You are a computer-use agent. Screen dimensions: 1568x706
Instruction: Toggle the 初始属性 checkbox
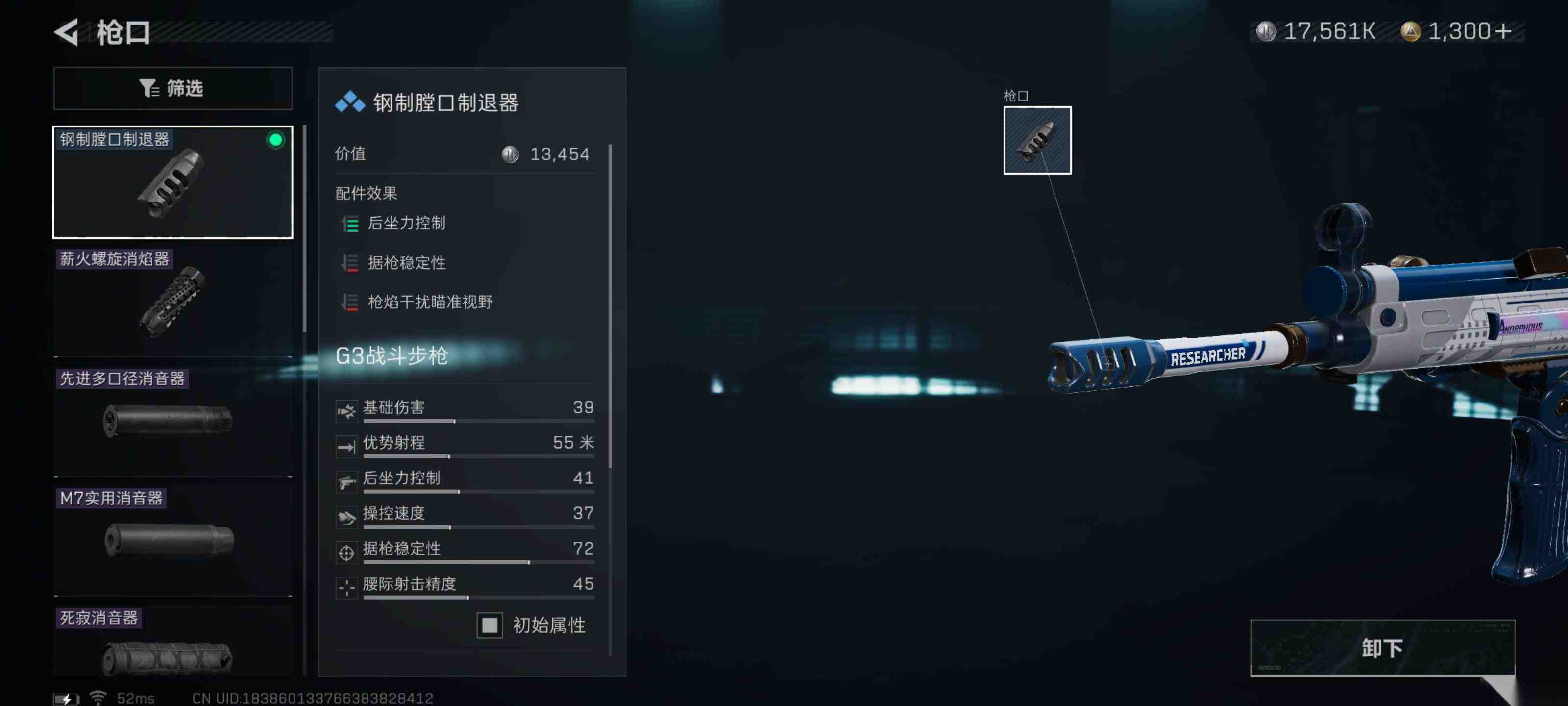pyautogui.click(x=489, y=625)
